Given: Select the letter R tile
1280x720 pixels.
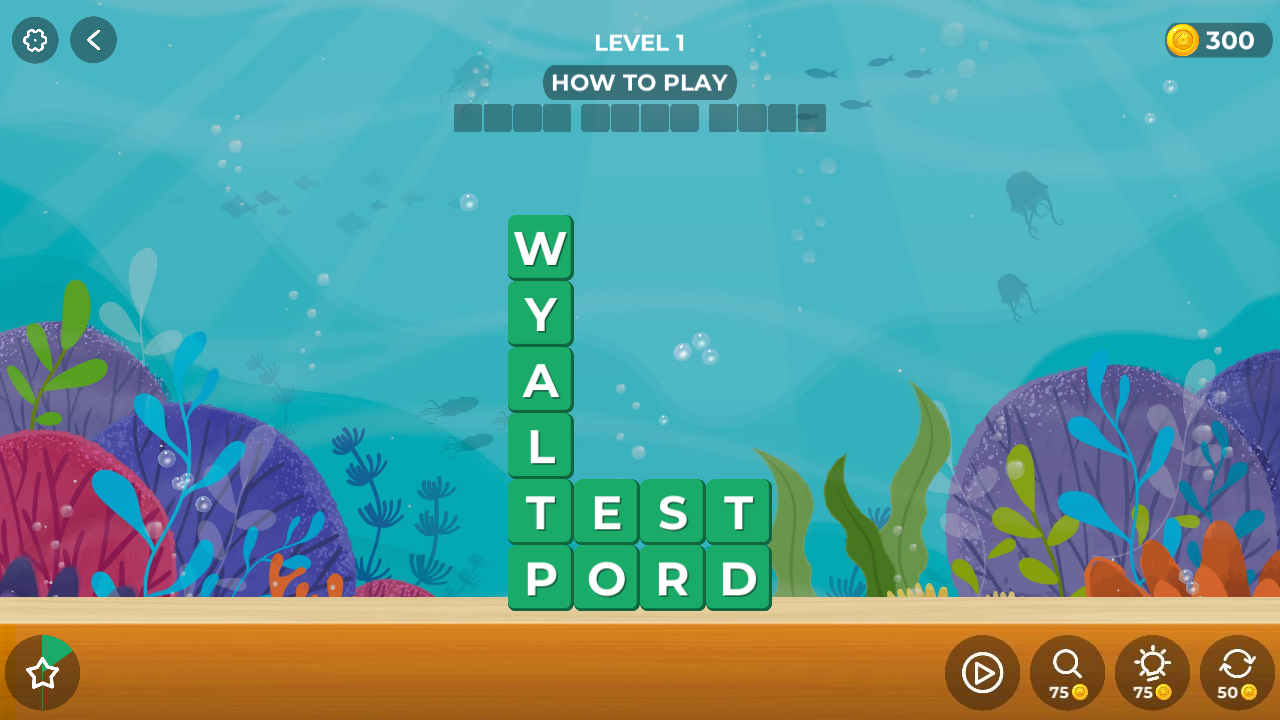Looking at the screenshot, I should point(672,577).
